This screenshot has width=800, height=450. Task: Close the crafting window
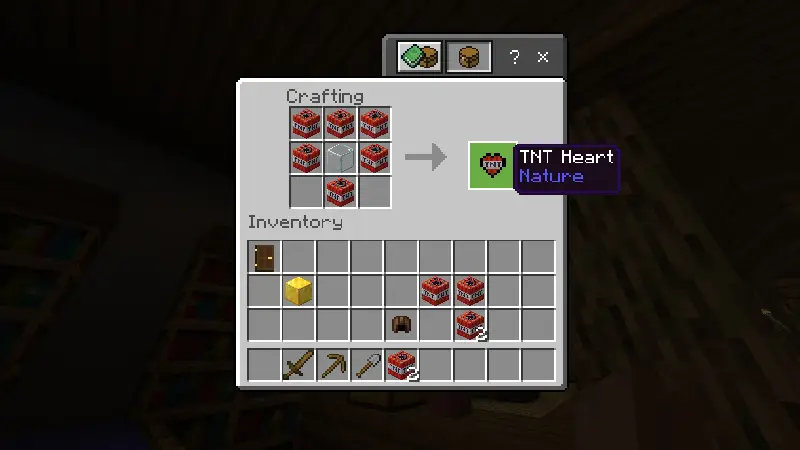click(x=543, y=57)
